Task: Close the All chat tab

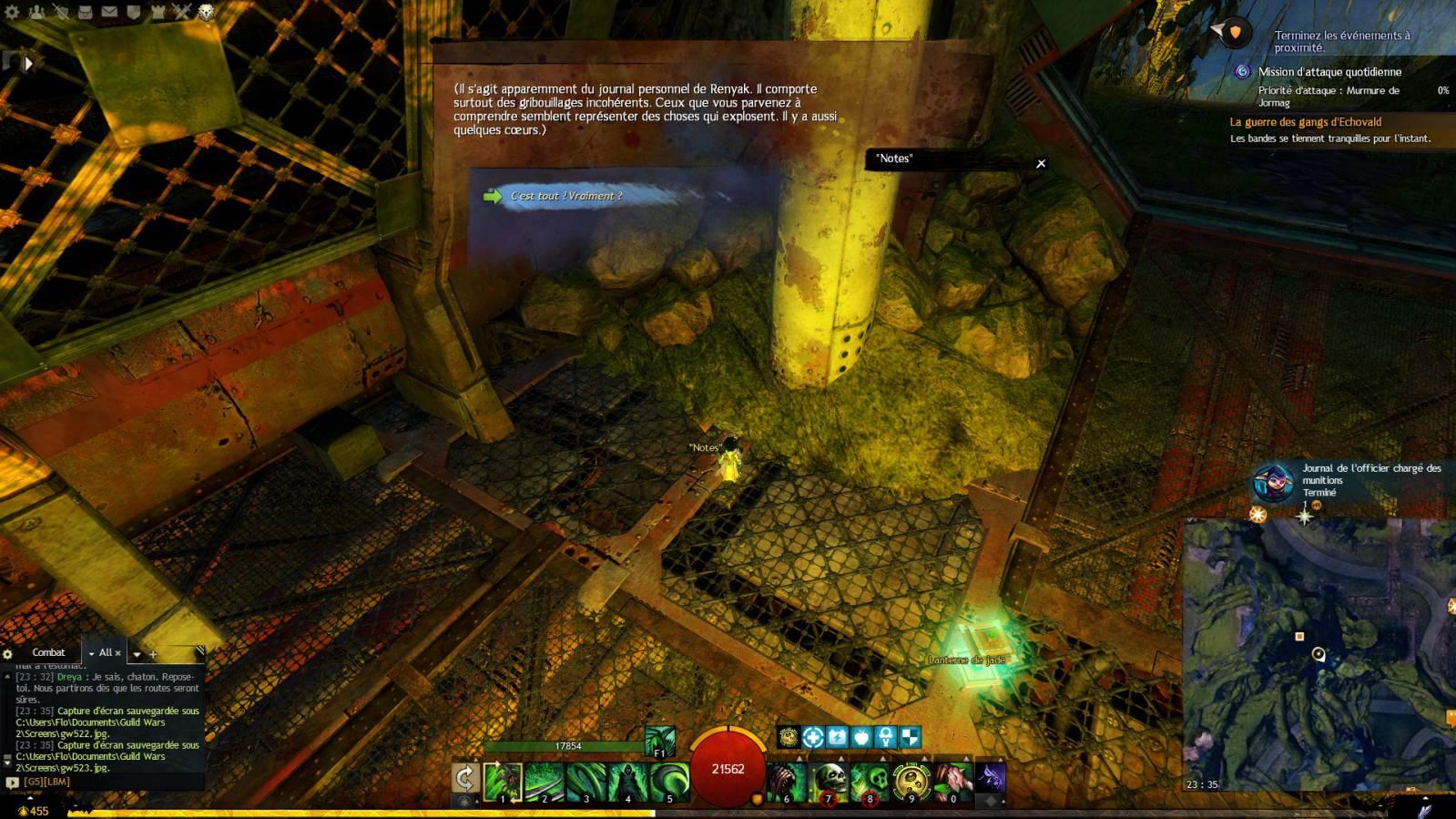Action: 117,653
